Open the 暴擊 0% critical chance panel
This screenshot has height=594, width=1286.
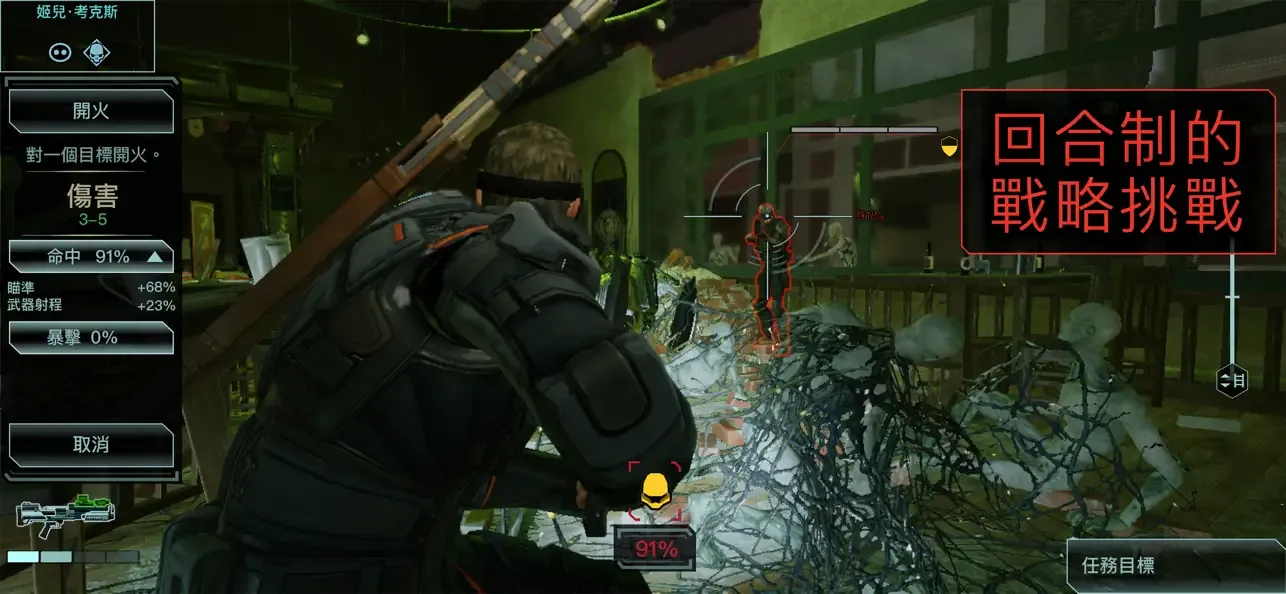tap(91, 337)
